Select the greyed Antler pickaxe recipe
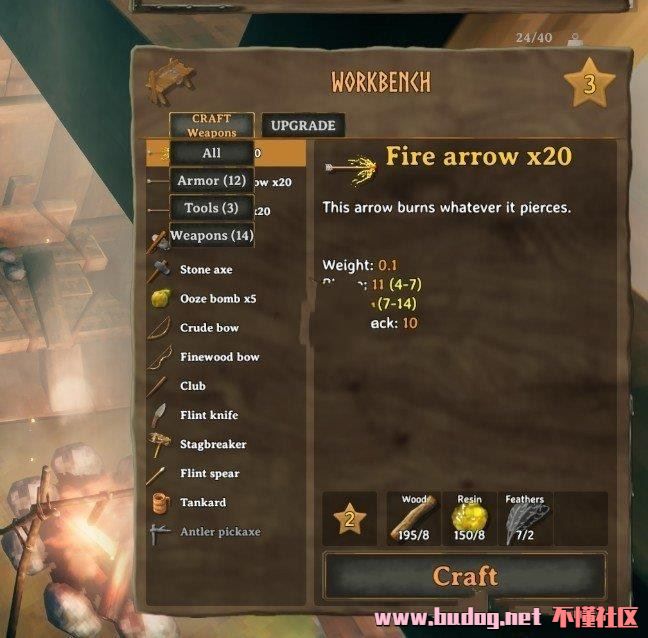The image size is (648, 638). point(219,531)
